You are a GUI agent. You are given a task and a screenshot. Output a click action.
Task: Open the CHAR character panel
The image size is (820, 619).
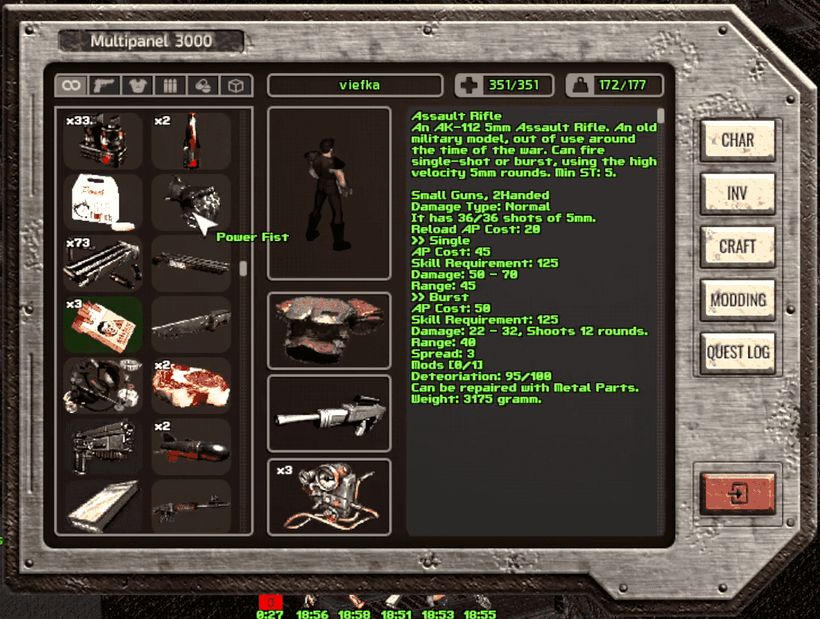tap(738, 140)
